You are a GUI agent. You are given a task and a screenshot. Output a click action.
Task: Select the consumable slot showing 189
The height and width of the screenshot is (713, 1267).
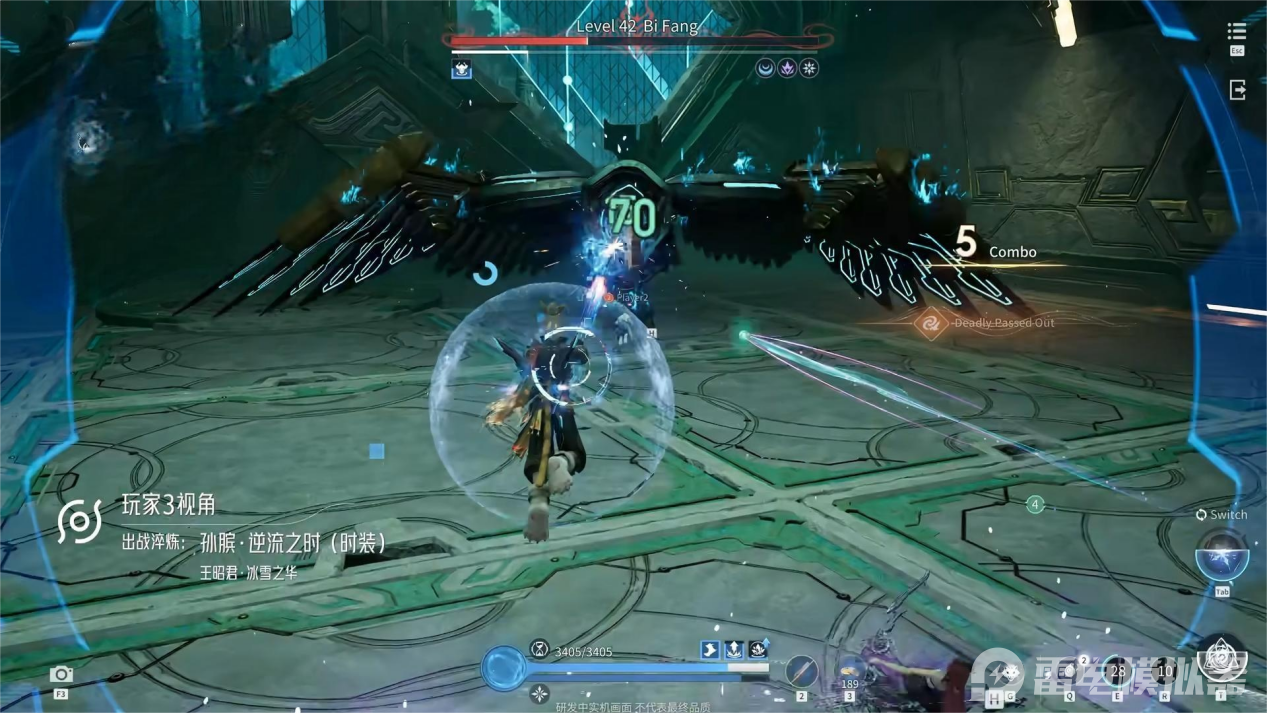click(851, 670)
